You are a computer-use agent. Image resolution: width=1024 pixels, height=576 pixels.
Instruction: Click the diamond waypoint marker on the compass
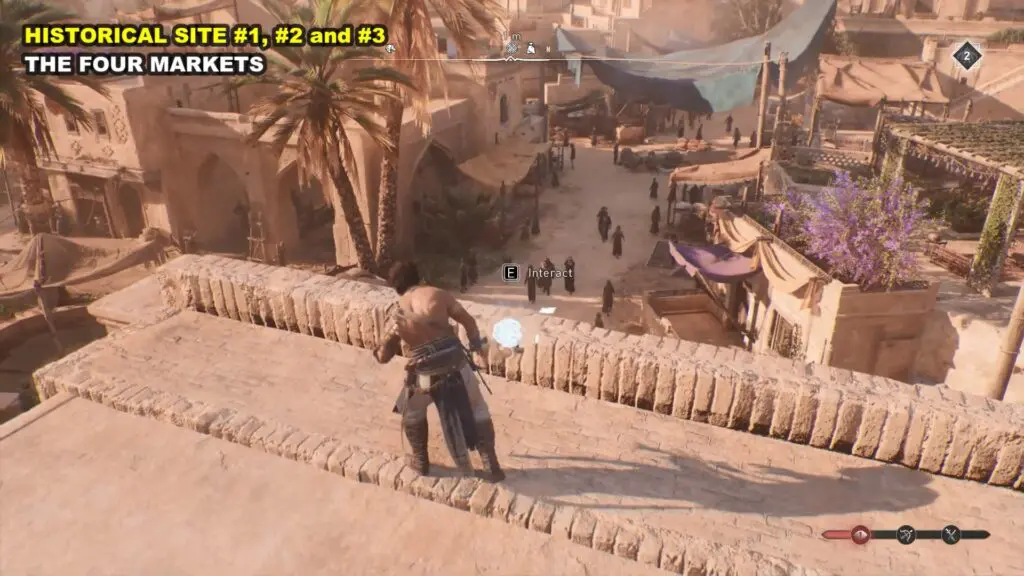tap(512, 46)
